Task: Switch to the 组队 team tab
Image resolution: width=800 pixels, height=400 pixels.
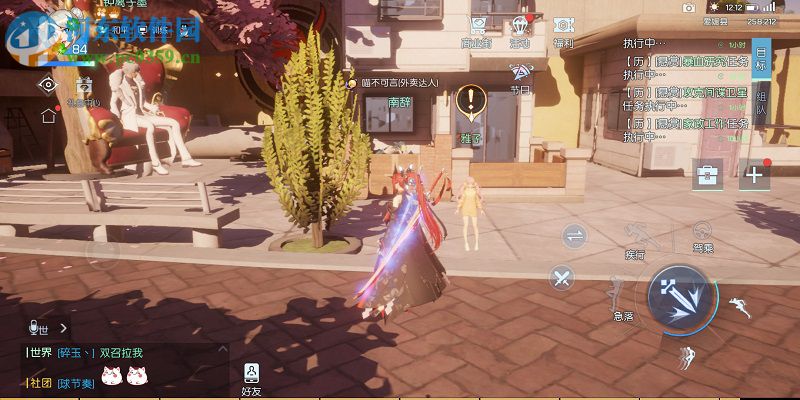Action: point(762,103)
